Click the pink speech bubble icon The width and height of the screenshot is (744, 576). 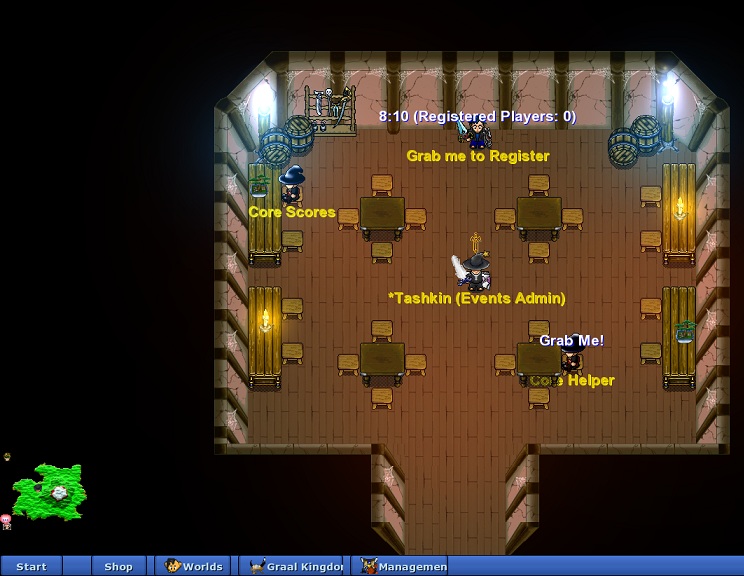pos(6,520)
